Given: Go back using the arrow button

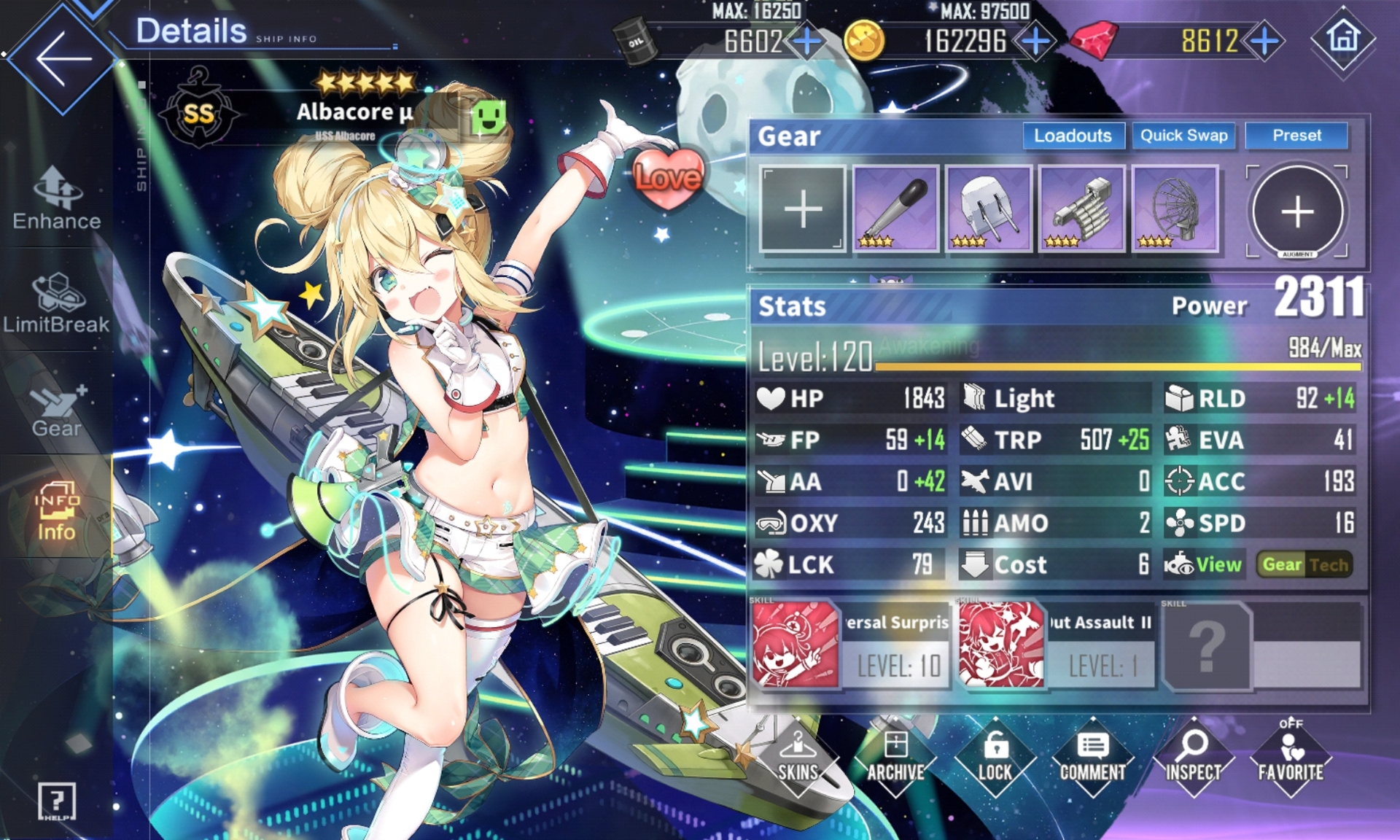Looking at the screenshot, I should [x=63, y=58].
